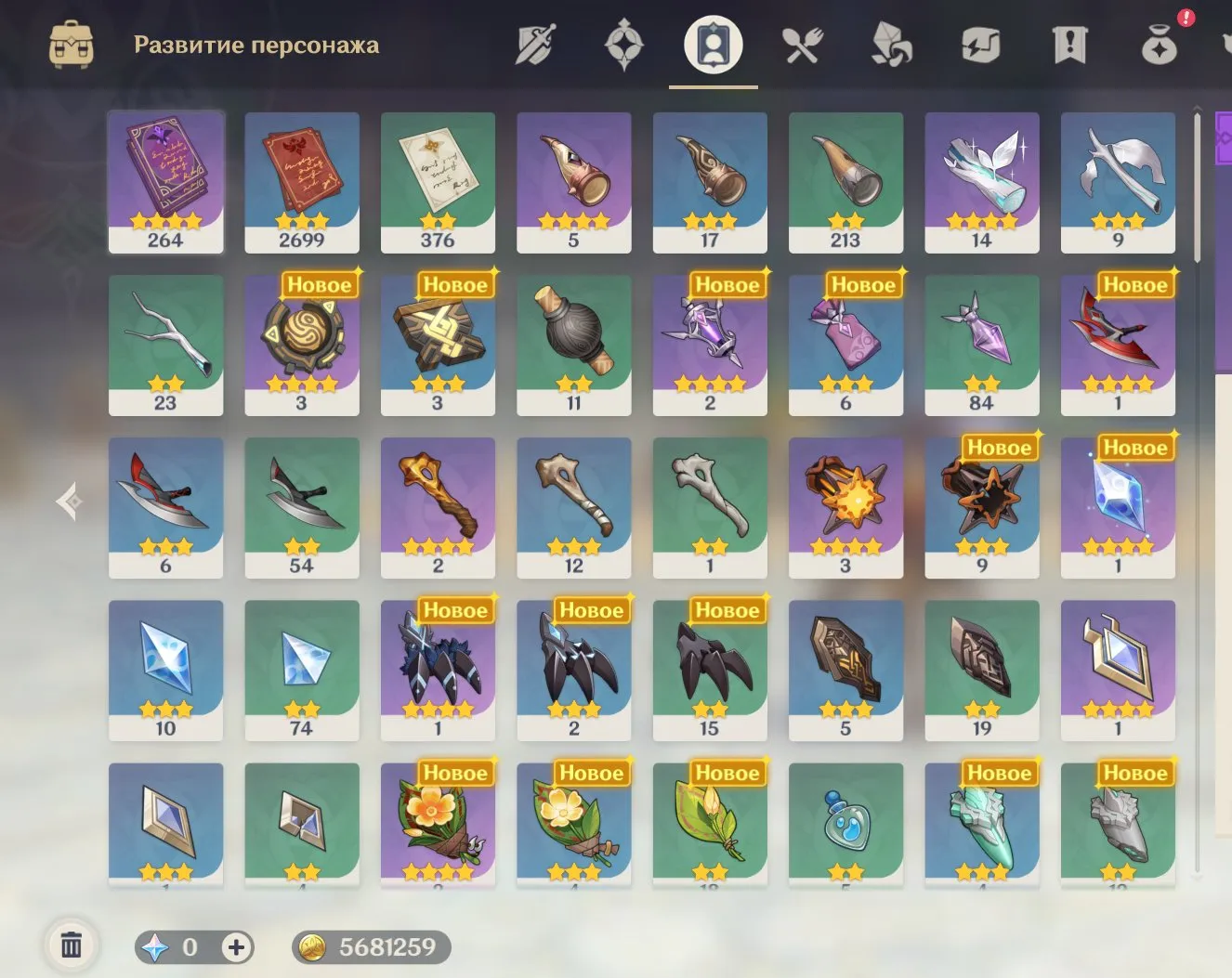Viewport: 1232px width, 978px height.
Task: Select the horn item with quantity 213
Action: (845, 182)
